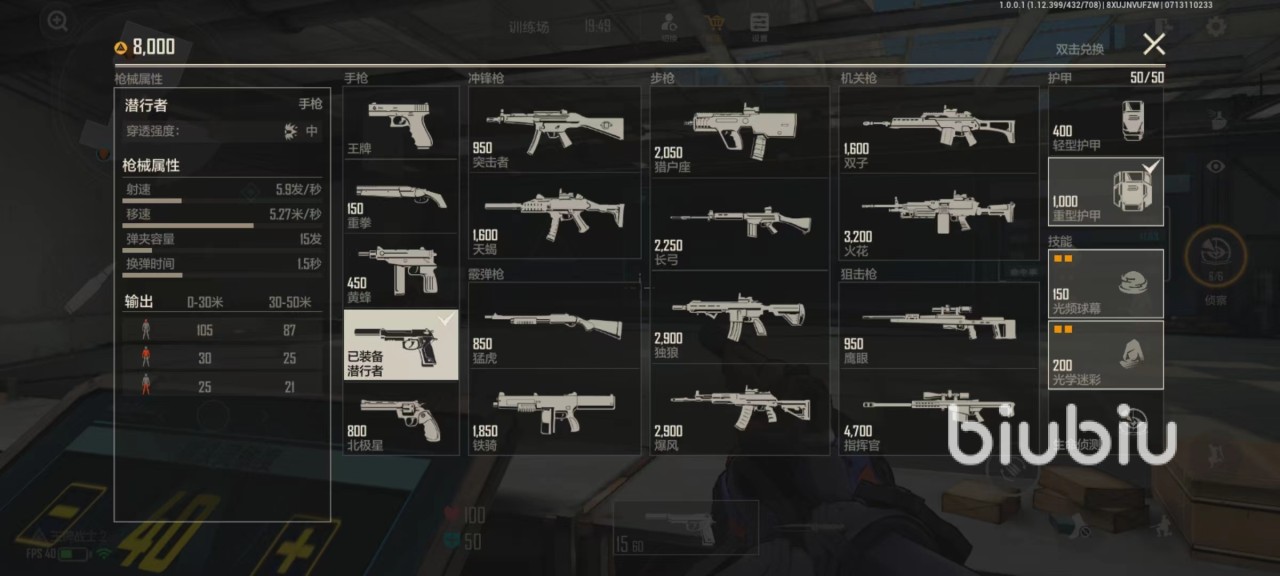
Task: Purchase the 指挥官 sniper rifle for 4,700
Action: coord(938,410)
